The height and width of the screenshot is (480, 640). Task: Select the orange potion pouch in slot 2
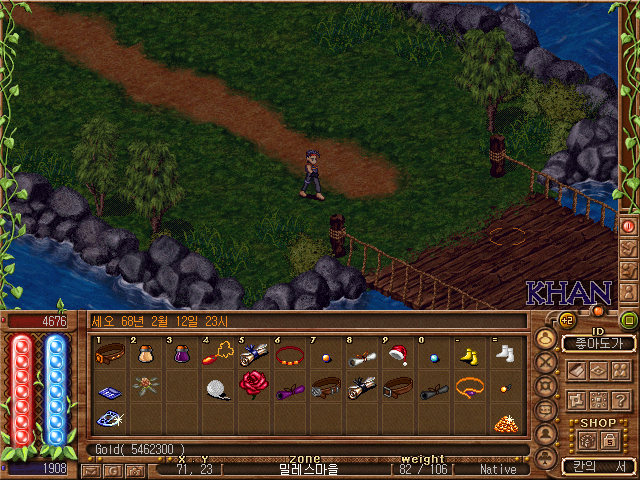pos(146,354)
